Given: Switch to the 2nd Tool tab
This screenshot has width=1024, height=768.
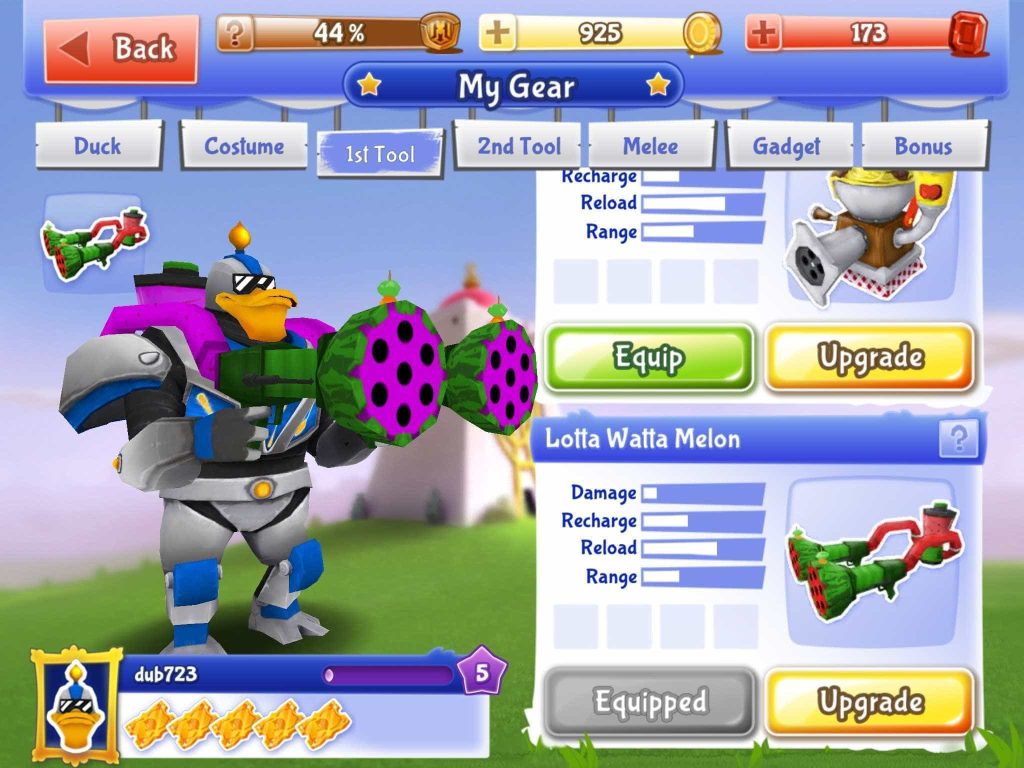Looking at the screenshot, I should coord(519,147).
